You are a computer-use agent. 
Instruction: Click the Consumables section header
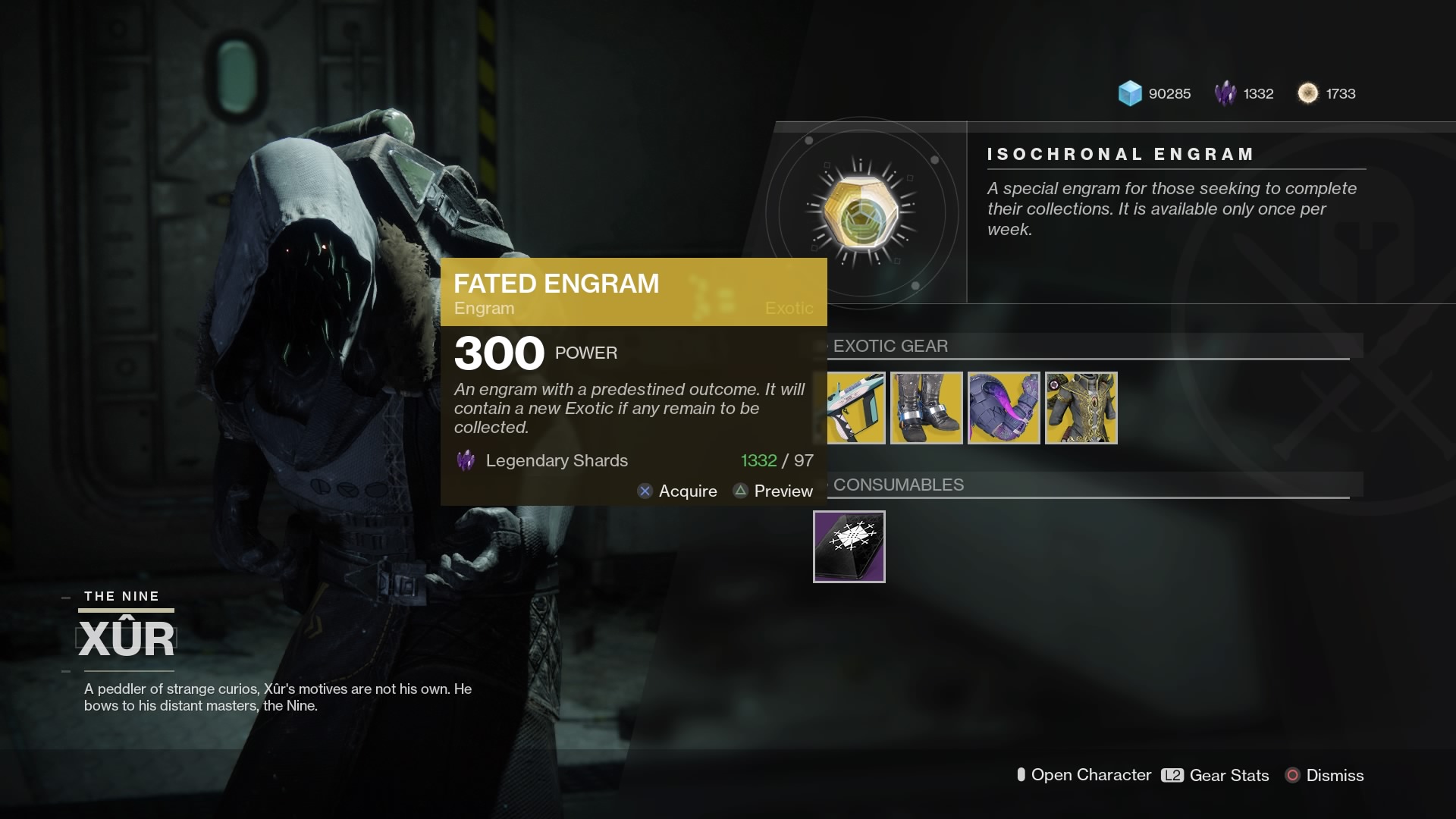(898, 485)
